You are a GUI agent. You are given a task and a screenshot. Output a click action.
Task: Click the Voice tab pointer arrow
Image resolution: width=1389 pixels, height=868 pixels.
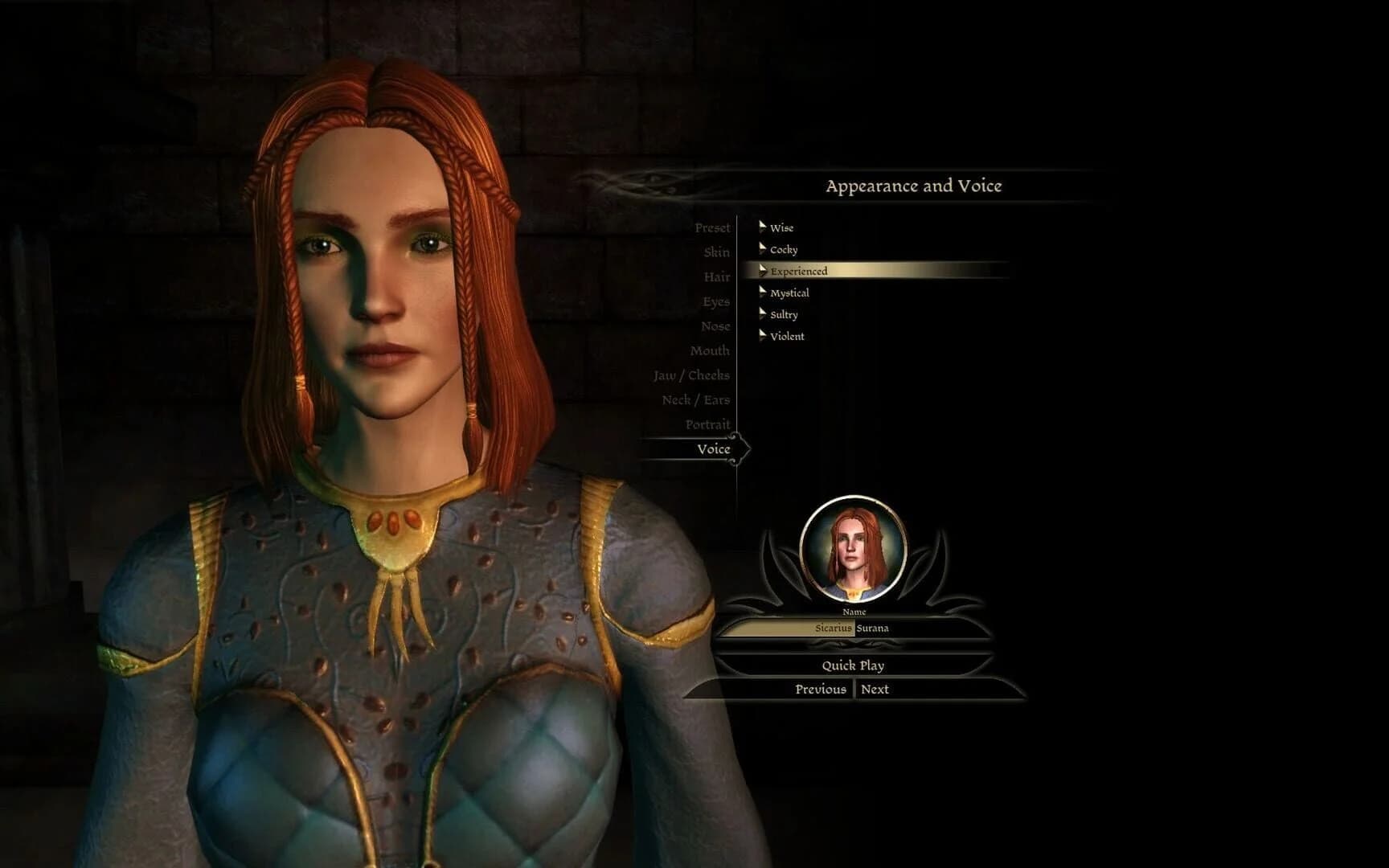pyautogui.click(x=744, y=449)
